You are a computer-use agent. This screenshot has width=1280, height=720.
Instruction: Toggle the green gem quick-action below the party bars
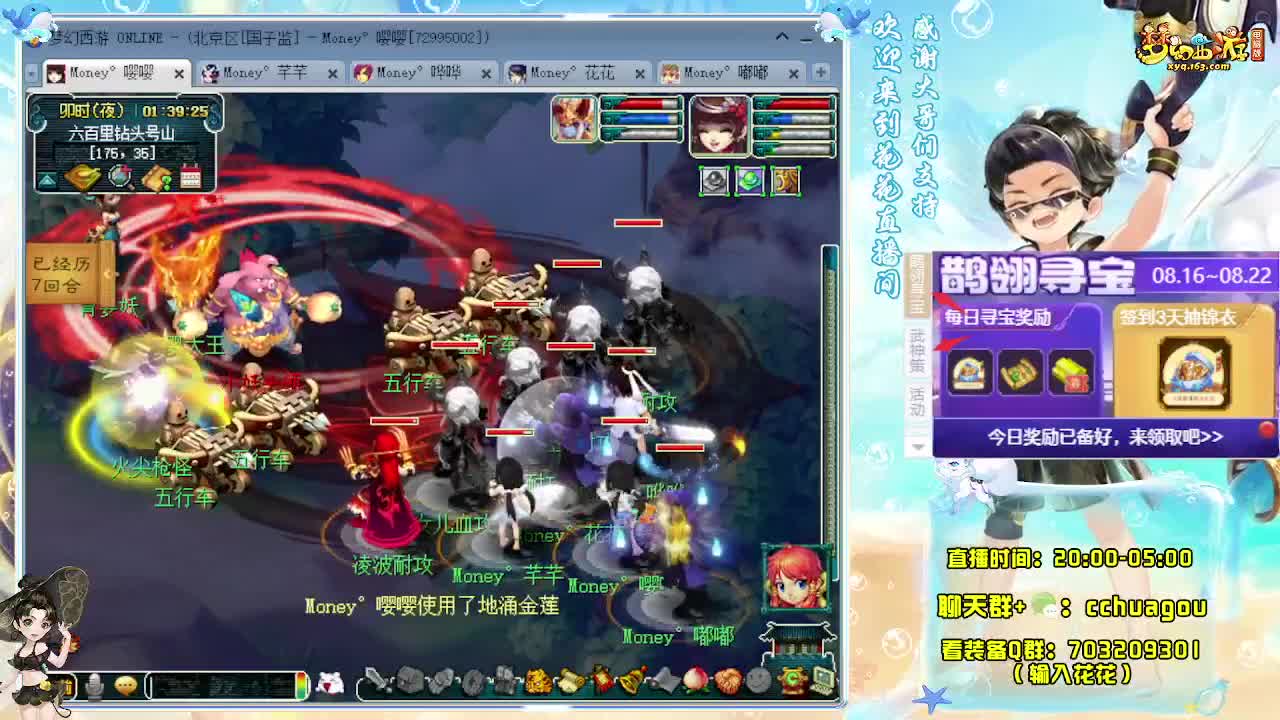click(x=749, y=180)
